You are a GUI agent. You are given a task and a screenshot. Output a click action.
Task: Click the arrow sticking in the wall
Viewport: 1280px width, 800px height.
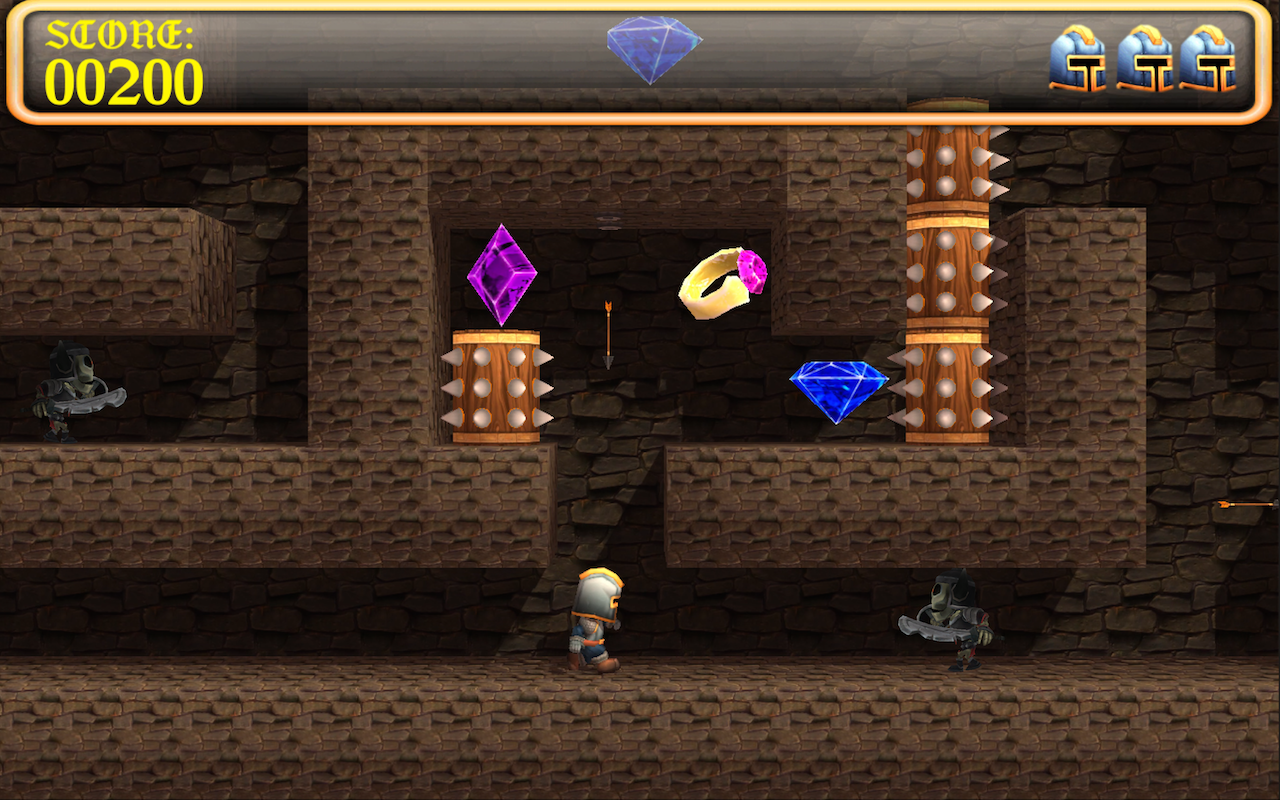pyautogui.click(x=607, y=335)
